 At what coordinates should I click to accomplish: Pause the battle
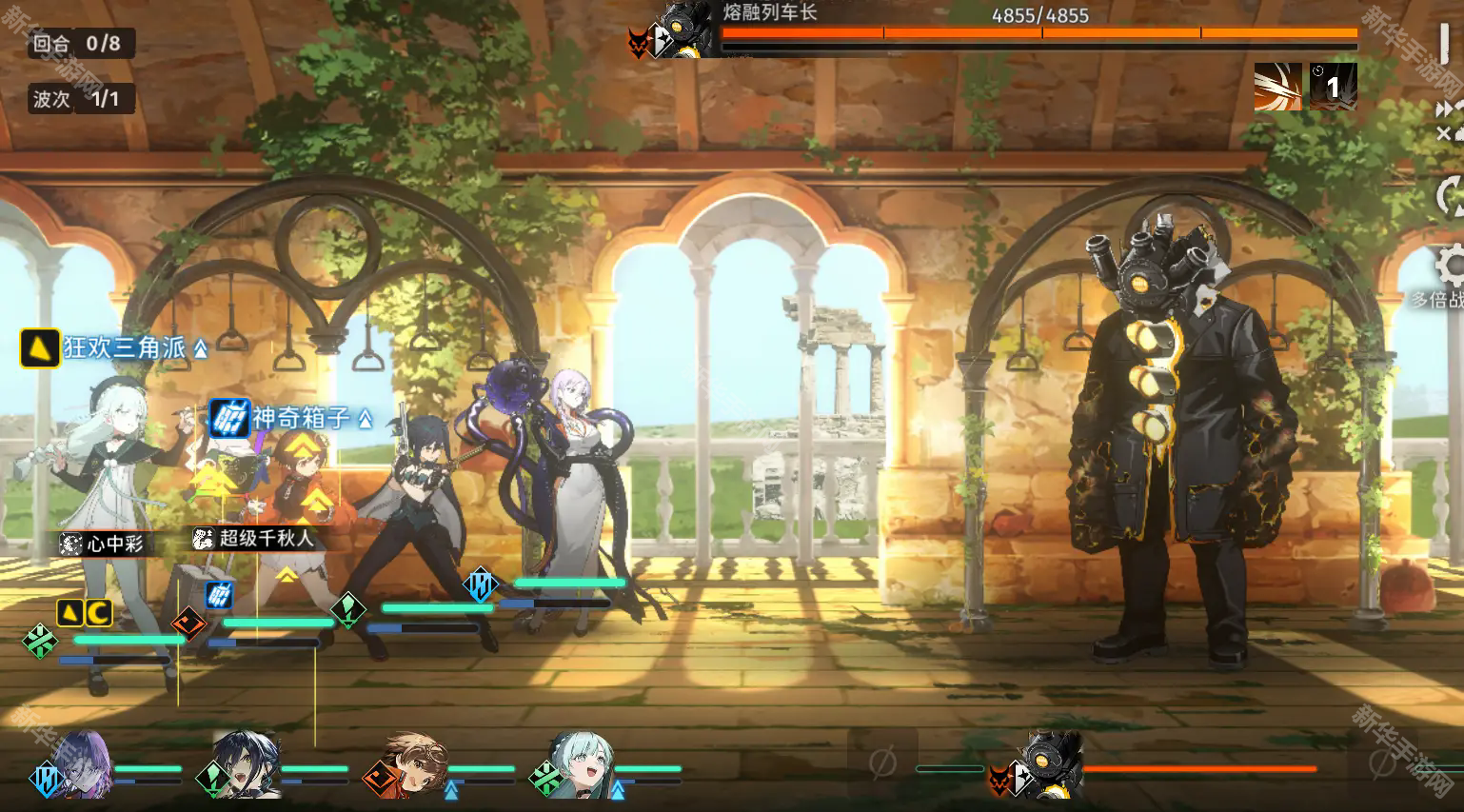[1445, 44]
